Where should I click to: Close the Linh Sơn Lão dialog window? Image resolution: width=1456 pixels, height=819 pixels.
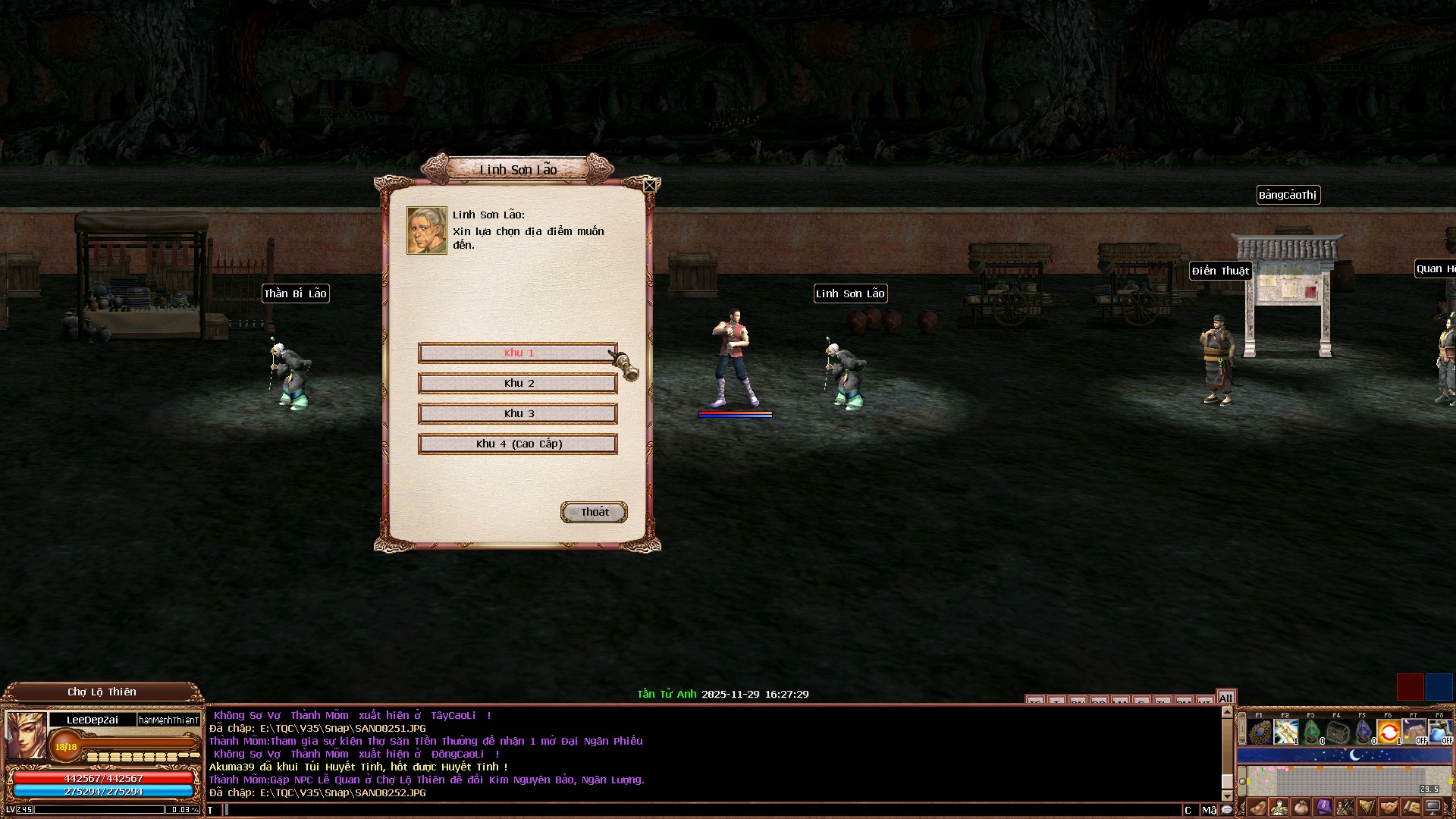[x=650, y=185]
